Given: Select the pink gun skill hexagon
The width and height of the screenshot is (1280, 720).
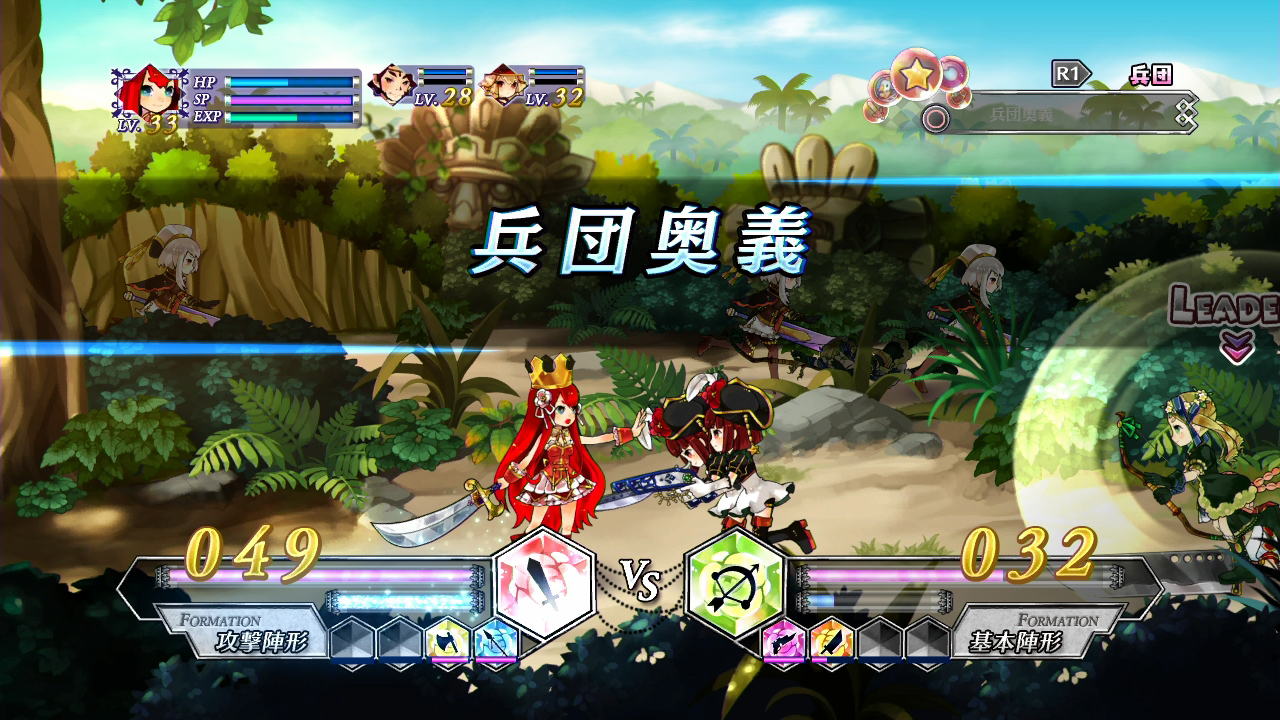Looking at the screenshot, I should point(784,643).
